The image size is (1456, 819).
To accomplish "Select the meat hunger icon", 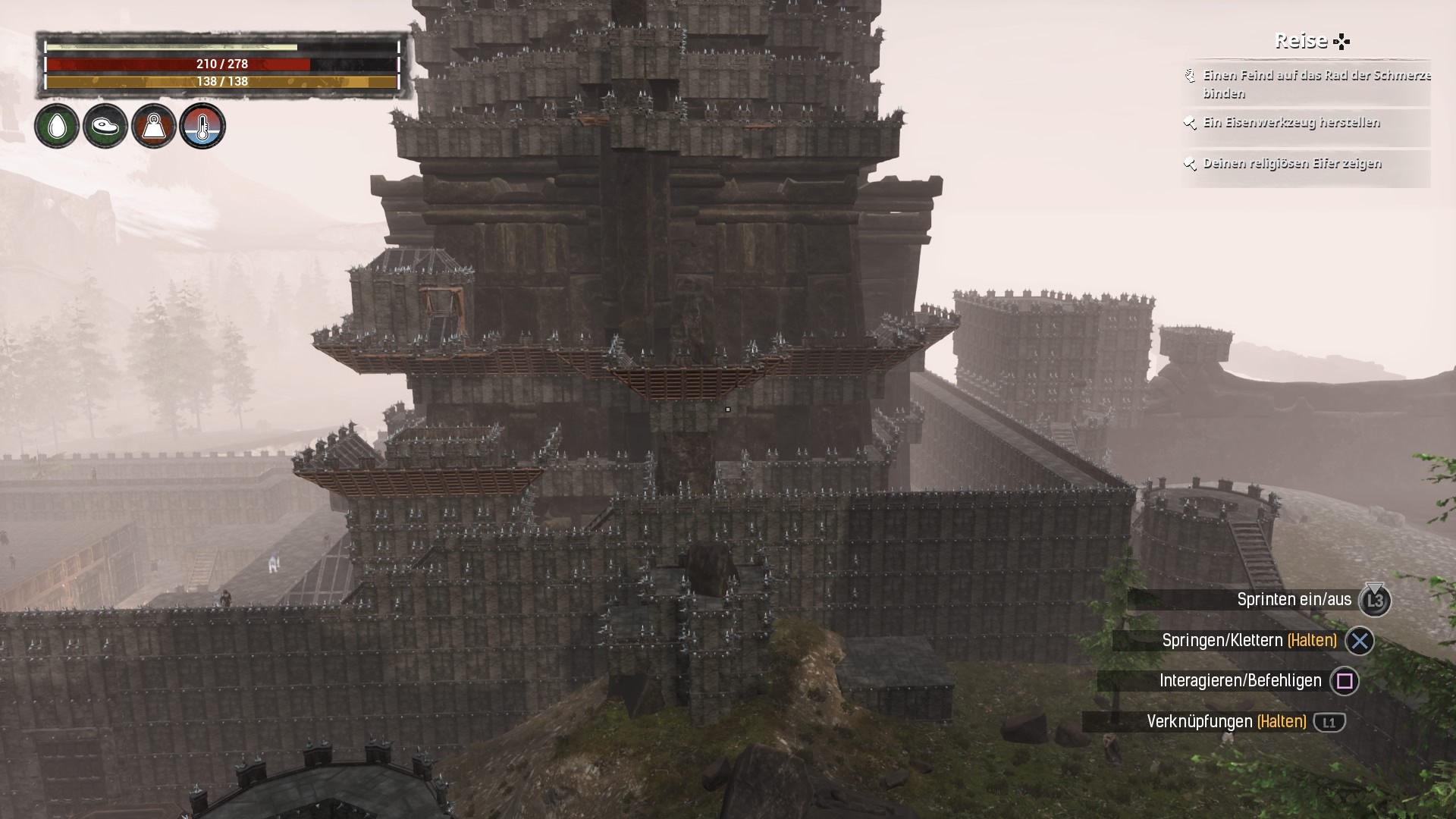I will click(x=105, y=126).
